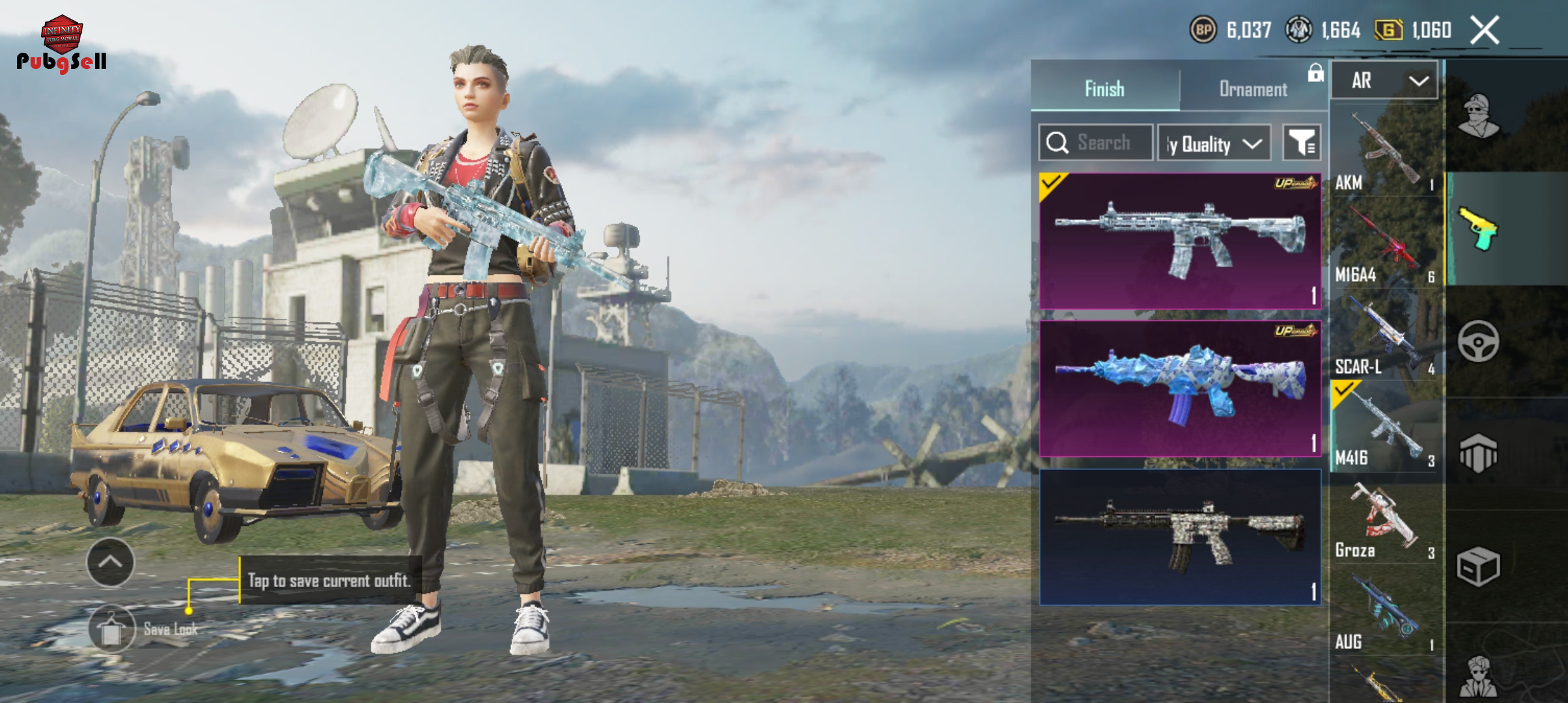Choose AKM in the weapon list

coord(1385,153)
